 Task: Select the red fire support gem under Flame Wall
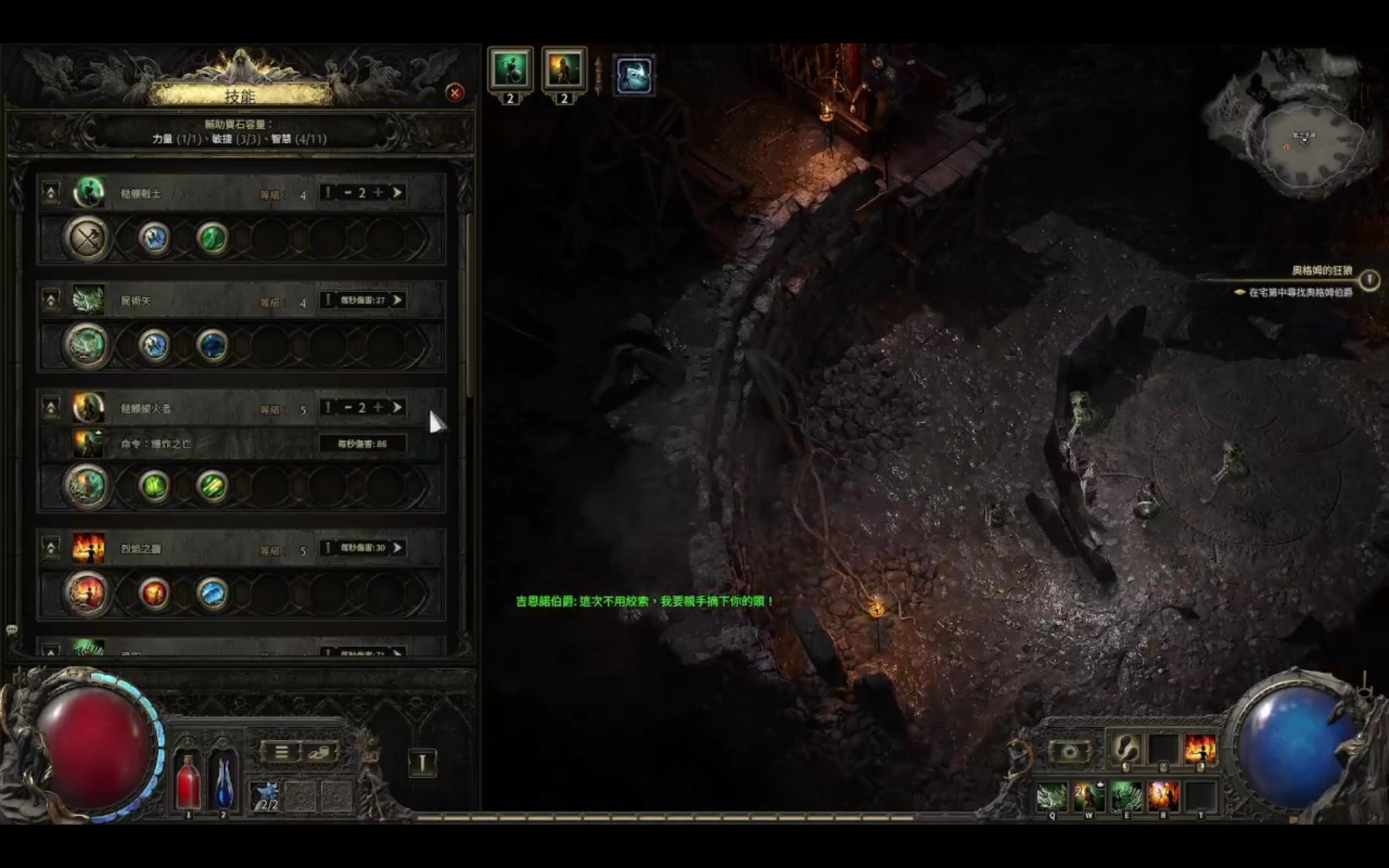click(x=154, y=593)
